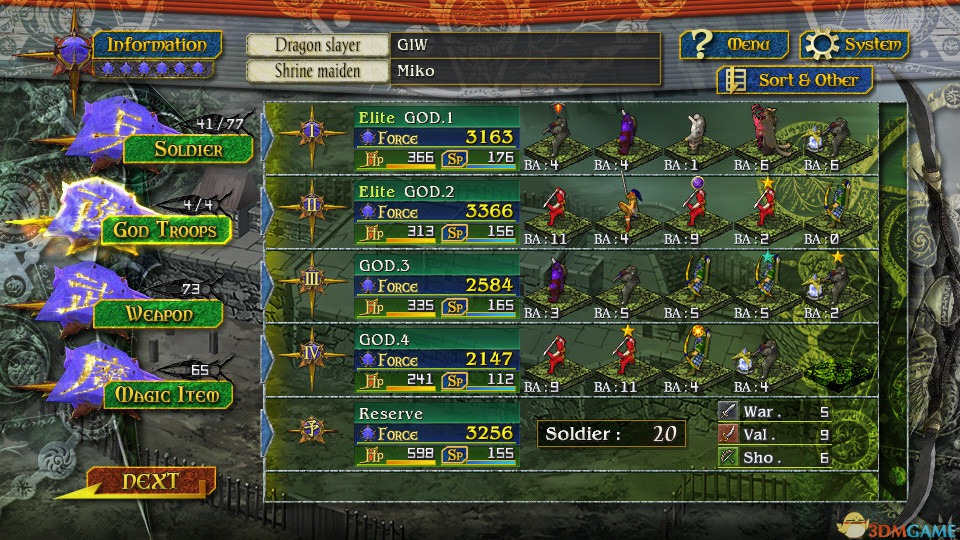Open the Reserve troop row

(436, 433)
